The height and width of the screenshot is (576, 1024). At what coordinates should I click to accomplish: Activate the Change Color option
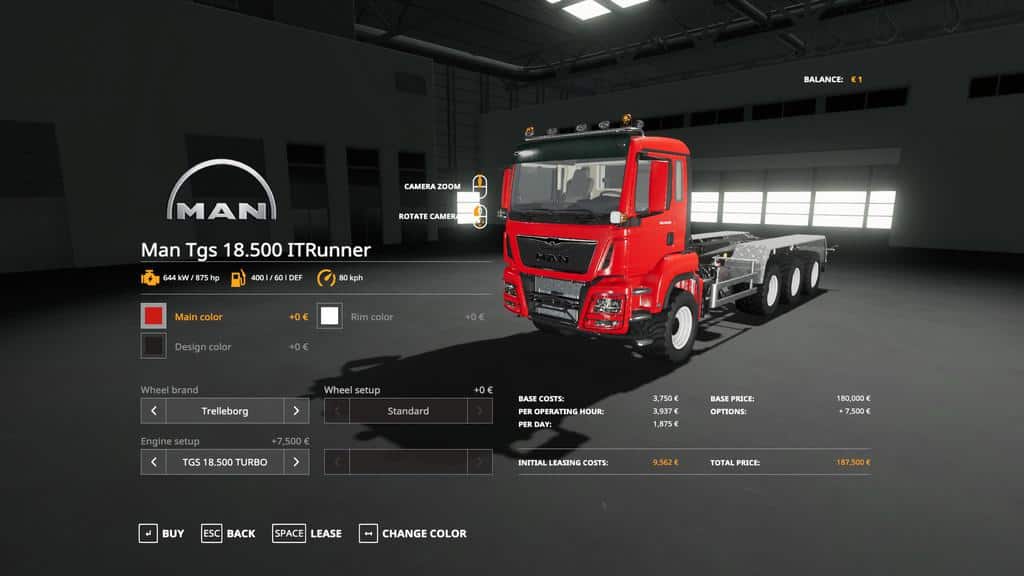412,534
